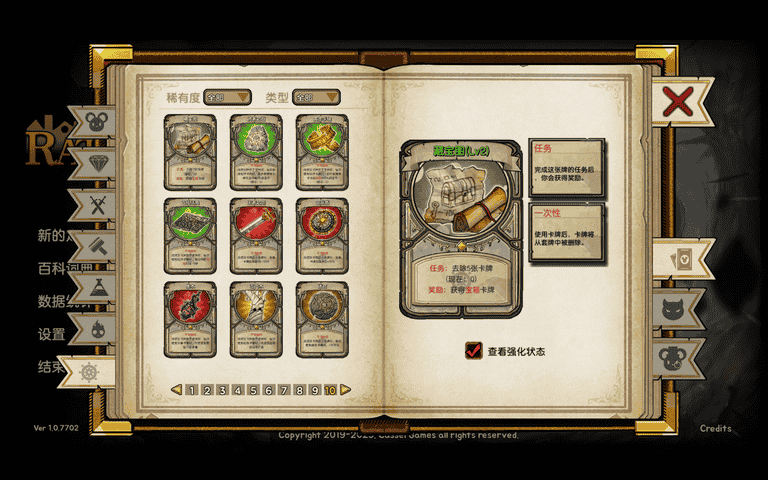The height and width of the screenshot is (480, 768).
Task: Toggle the 查看强化状态 checkbox
Action: (x=474, y=351)
